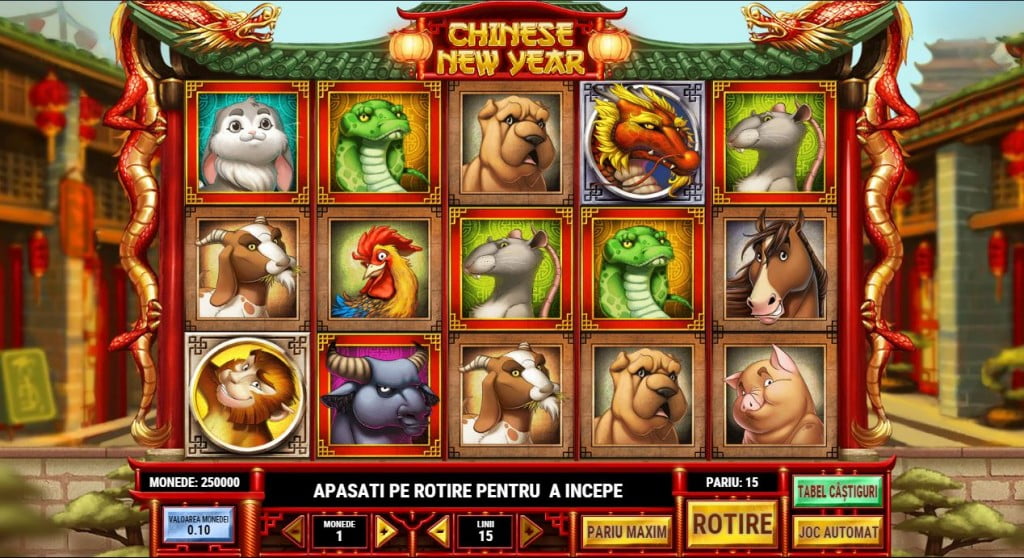Viewport: 1024px width, 558px height.
Task: Change the coin value via VALOAREA MONEDEI
Action: 199,525
